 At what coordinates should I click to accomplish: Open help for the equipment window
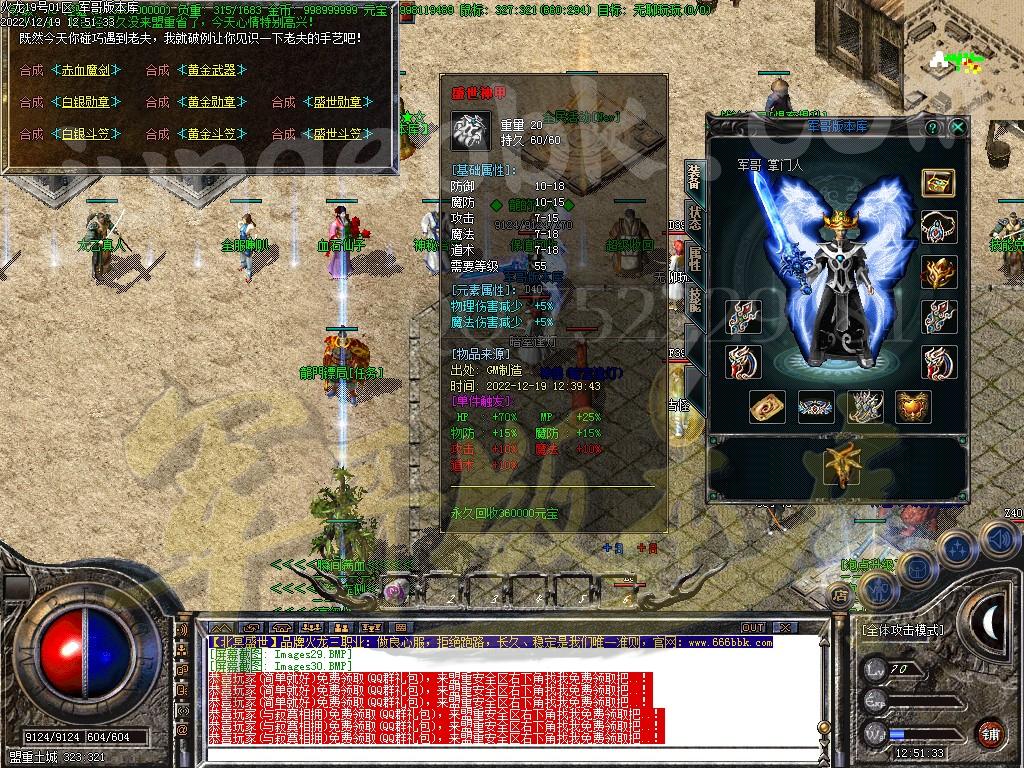tap(933, 128)
